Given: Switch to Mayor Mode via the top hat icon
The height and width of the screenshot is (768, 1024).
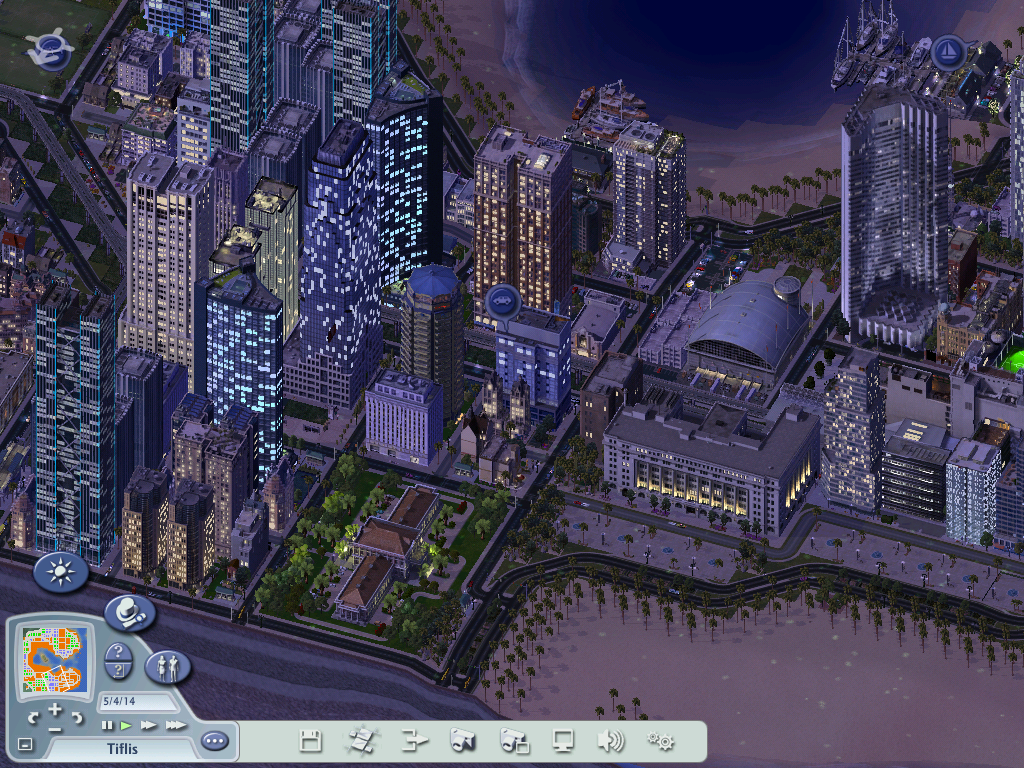Looking at the screenshot, I should (130, 613).
